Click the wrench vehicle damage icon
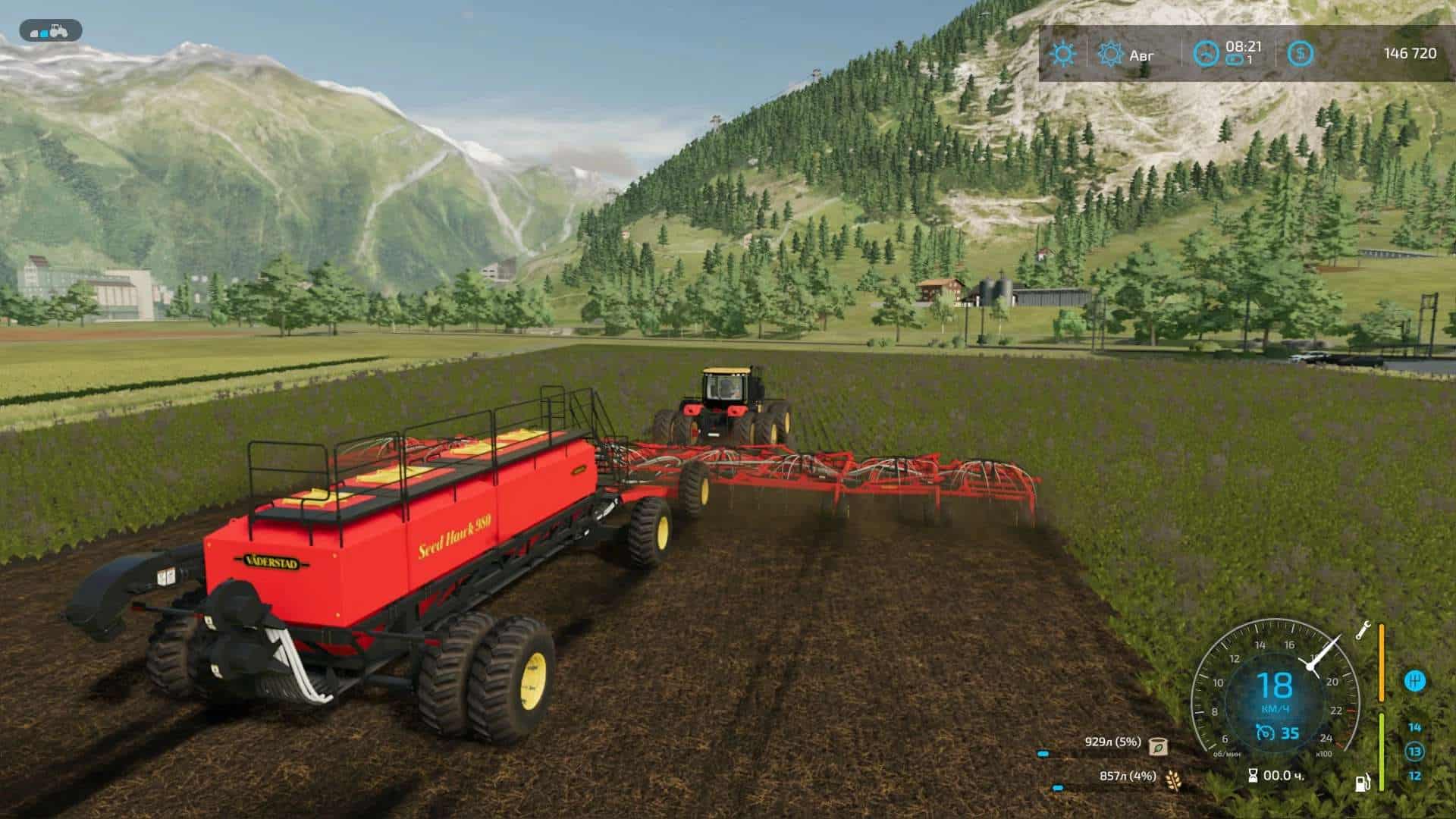 (x=1363, y=629)
